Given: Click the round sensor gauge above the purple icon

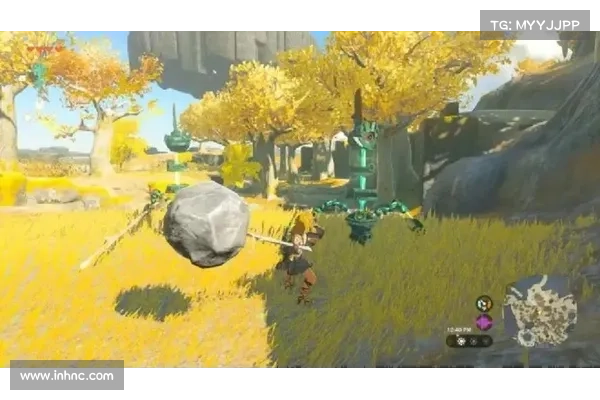Looking at the screenshot, I should [x=484, y=303].
